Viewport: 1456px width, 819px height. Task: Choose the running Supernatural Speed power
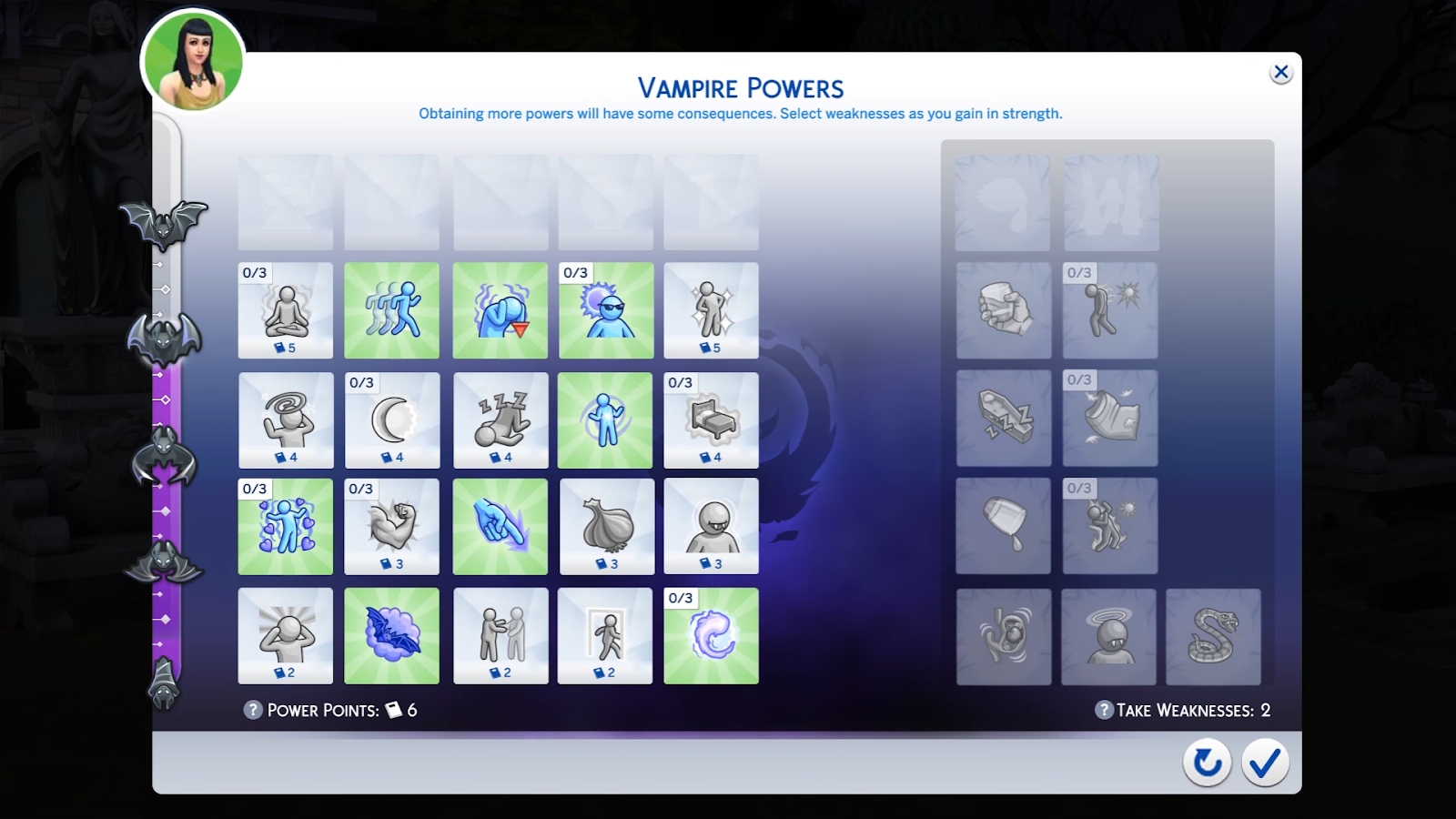[x=391, y=310]
